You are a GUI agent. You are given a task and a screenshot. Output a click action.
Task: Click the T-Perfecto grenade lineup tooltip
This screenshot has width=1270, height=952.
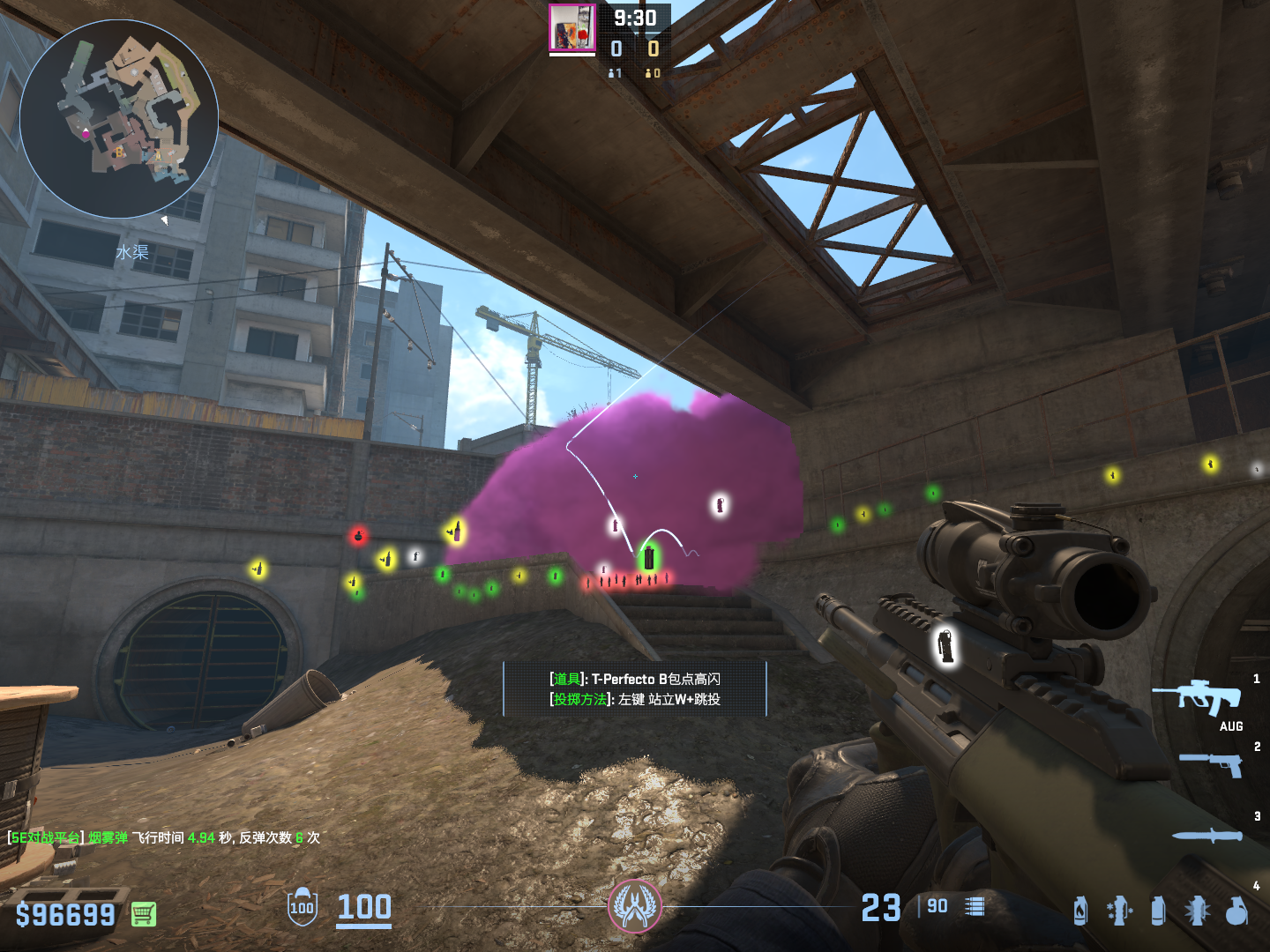[635, 688]
